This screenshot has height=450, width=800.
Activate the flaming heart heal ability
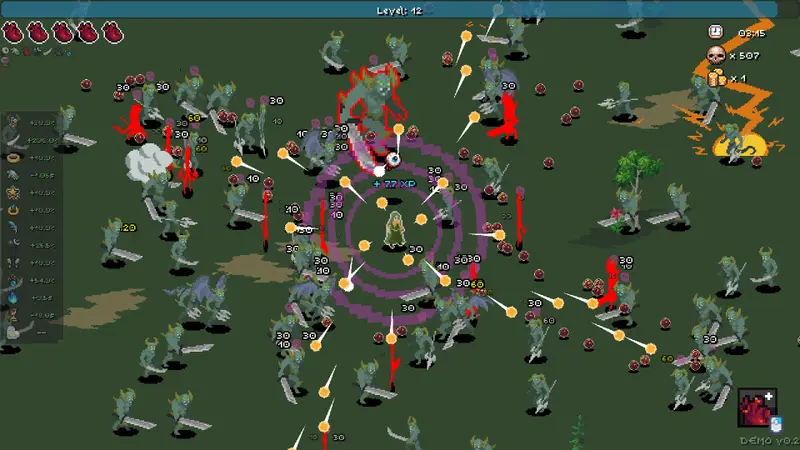[x=758, y=408]
